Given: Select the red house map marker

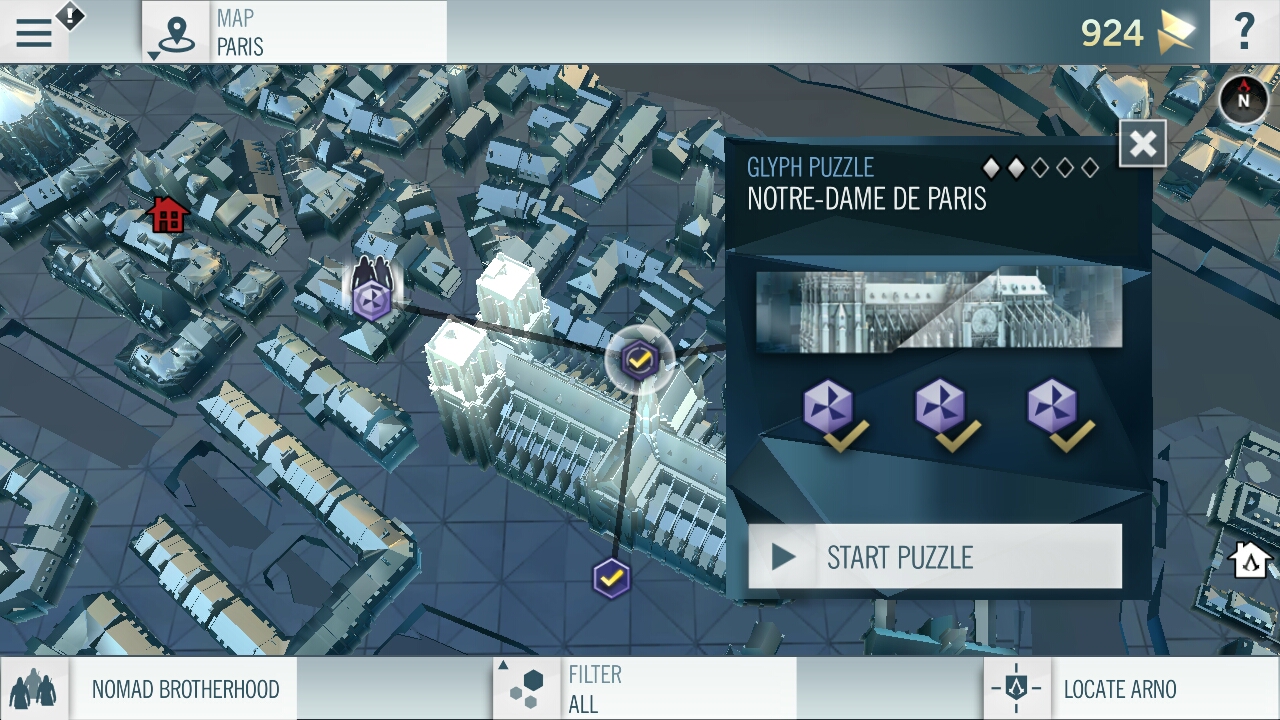Looking at the screenshot, I should (x=168, y=214).
